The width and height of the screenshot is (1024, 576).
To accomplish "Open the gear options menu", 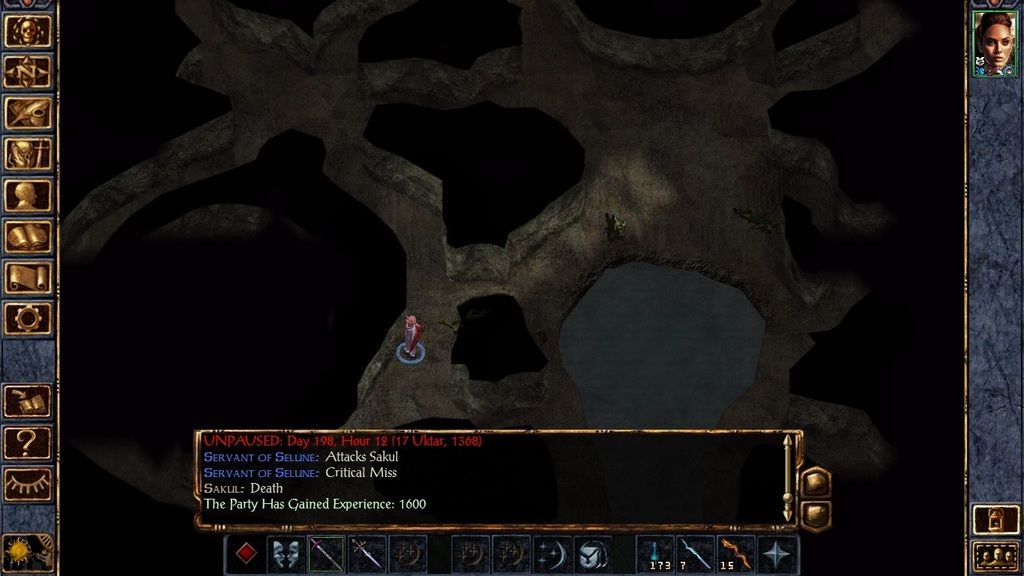I will [28, 318].
